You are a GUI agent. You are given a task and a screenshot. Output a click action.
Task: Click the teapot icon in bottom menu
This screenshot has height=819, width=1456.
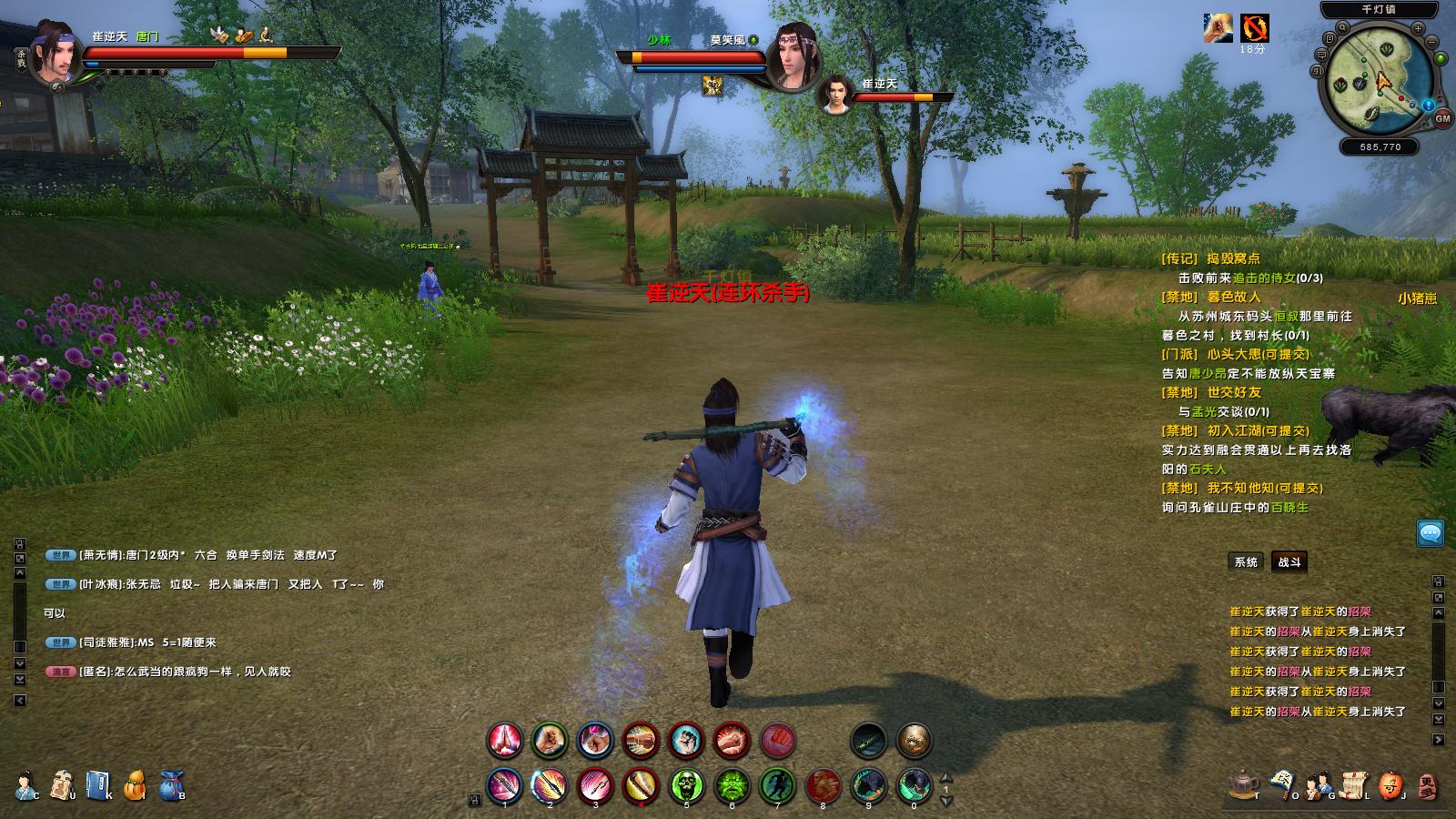[1242, 784]
